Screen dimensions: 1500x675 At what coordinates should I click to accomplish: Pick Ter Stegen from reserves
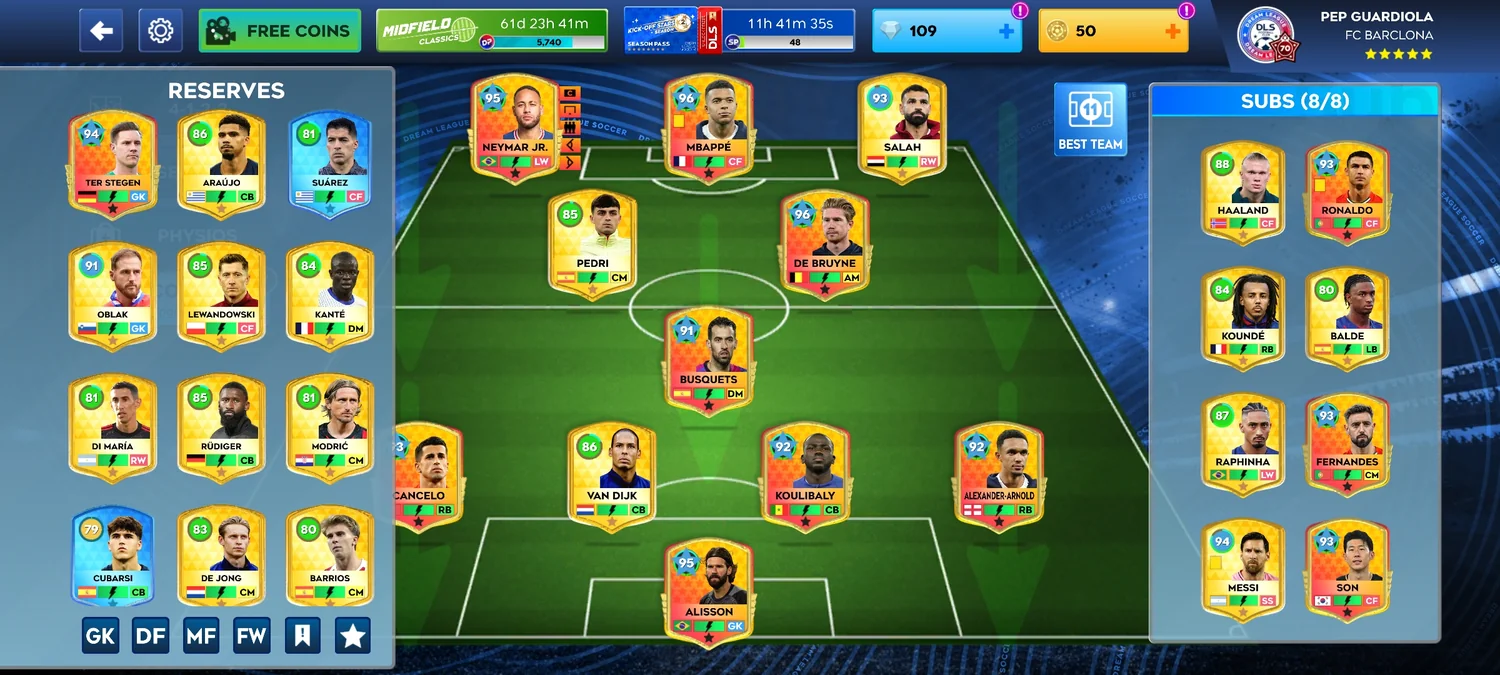[112, 162]
